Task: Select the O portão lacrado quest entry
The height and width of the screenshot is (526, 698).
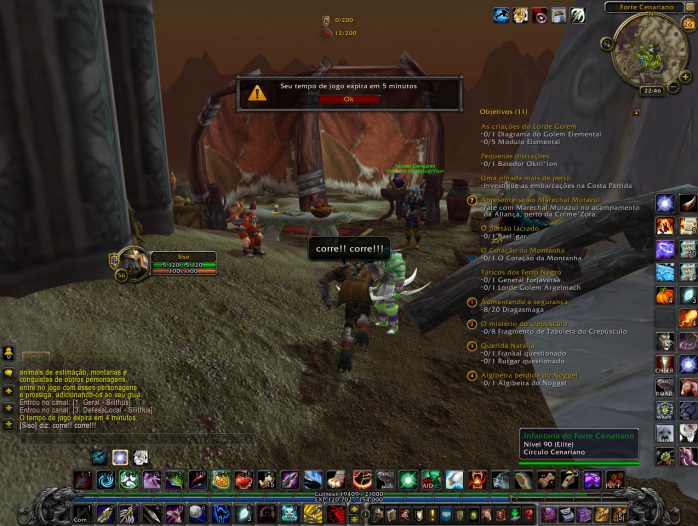Action: (x=510, y=227)
